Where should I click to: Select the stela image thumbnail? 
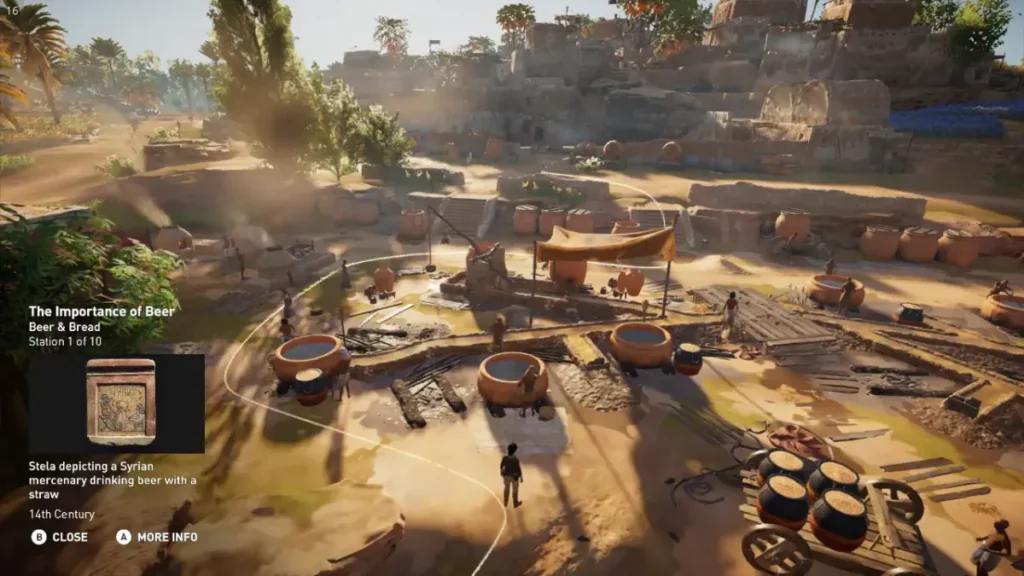(x=120, y=403)
